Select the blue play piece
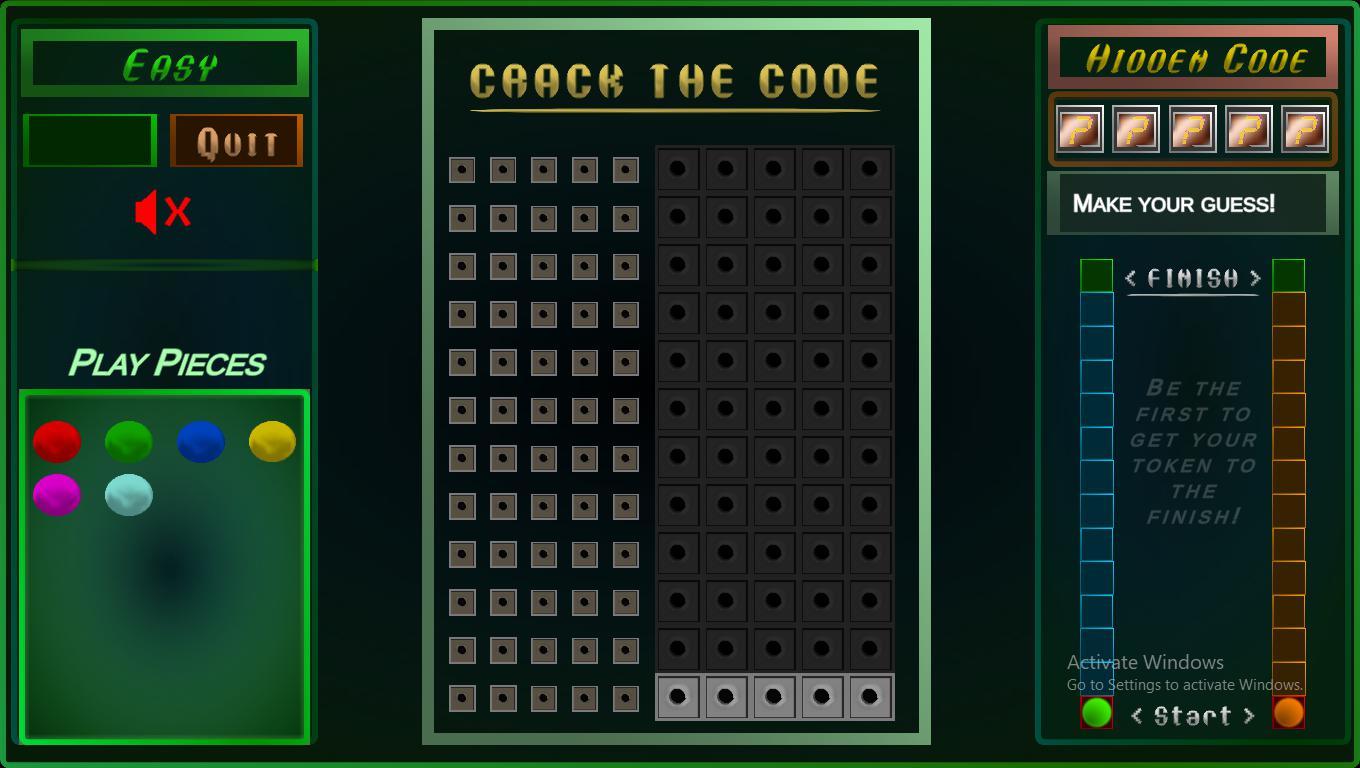 click(201, 440)
